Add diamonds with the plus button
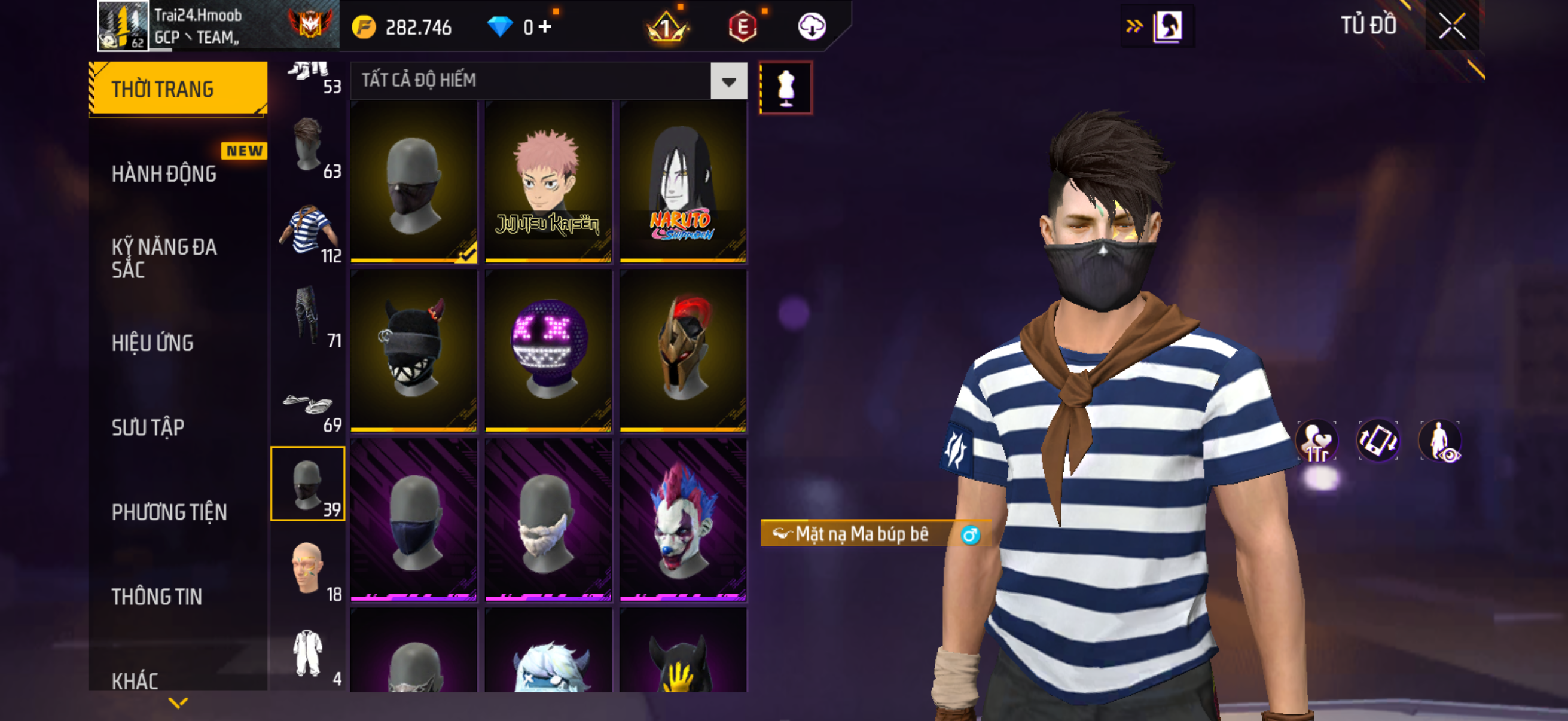Viewport: 1568px width, 721px height. coord(545,27)
